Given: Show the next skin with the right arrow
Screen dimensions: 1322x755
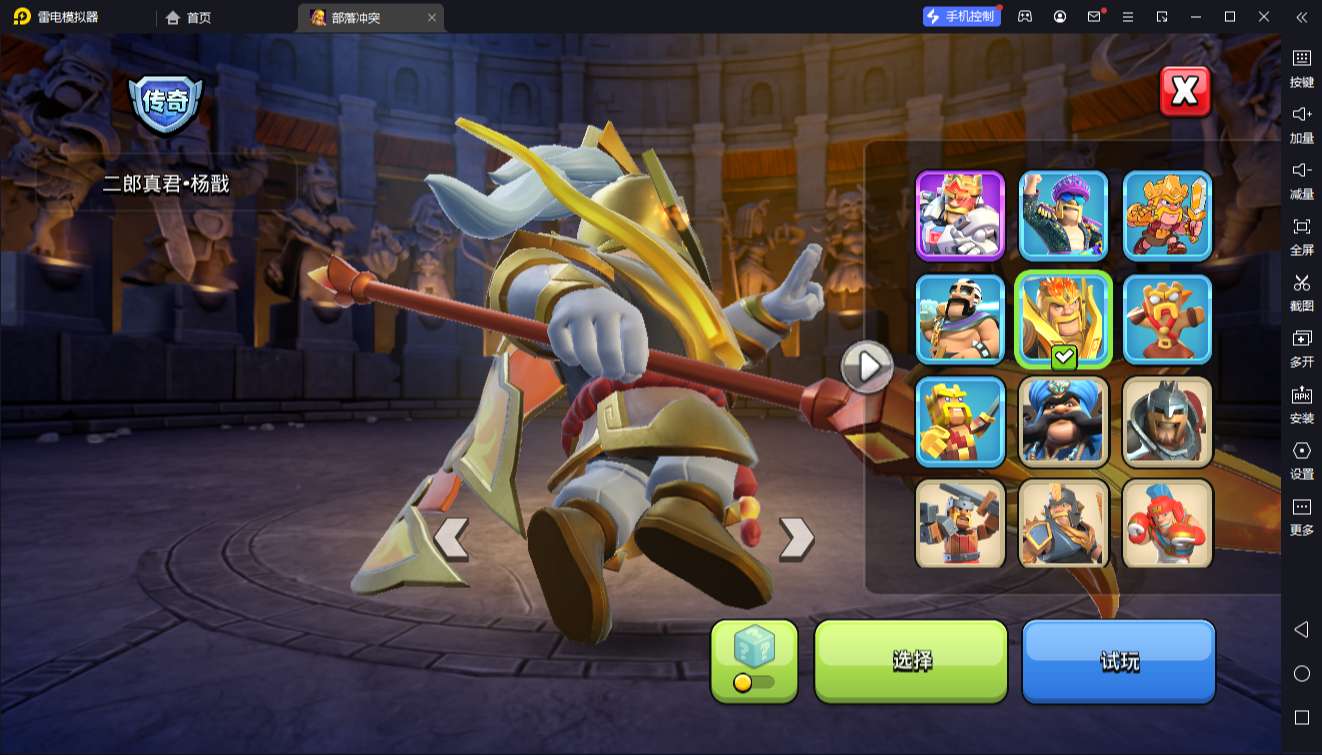Looking at the screenshot, I should click(796, 538).
